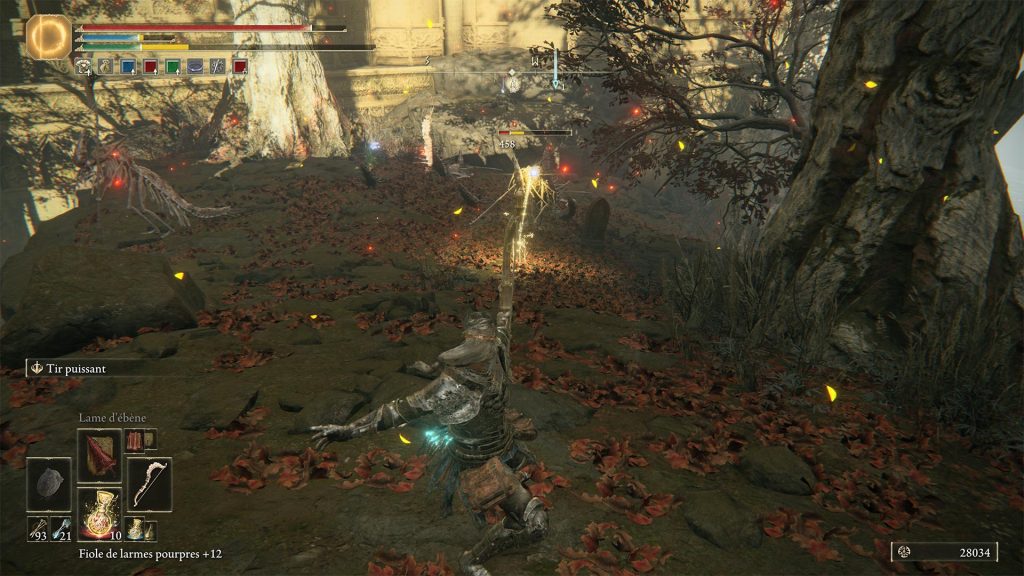Viewport: 1024px width, 576px height.
Task: Select the grey stone left-hand slot
Action: 49,485
